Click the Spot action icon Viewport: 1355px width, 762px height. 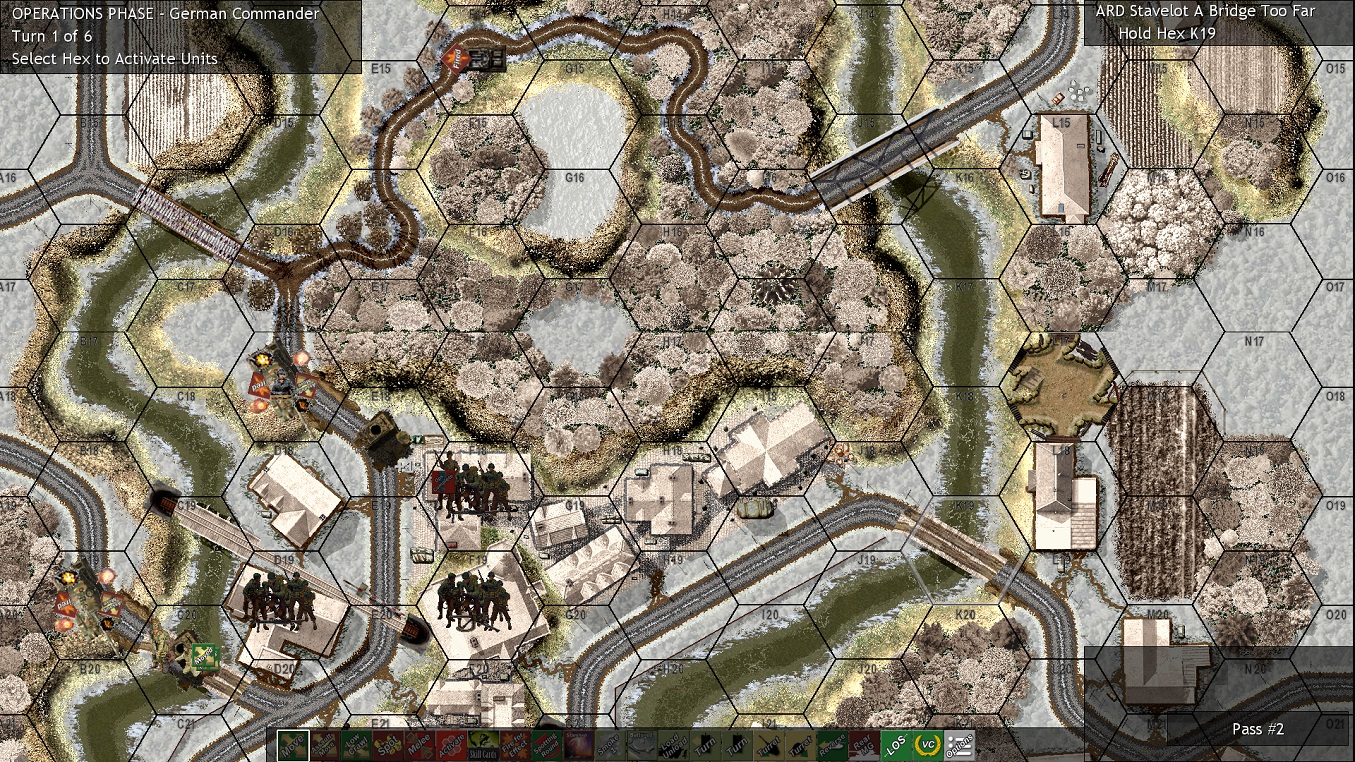pyautogui.click(x=389, y=744)
